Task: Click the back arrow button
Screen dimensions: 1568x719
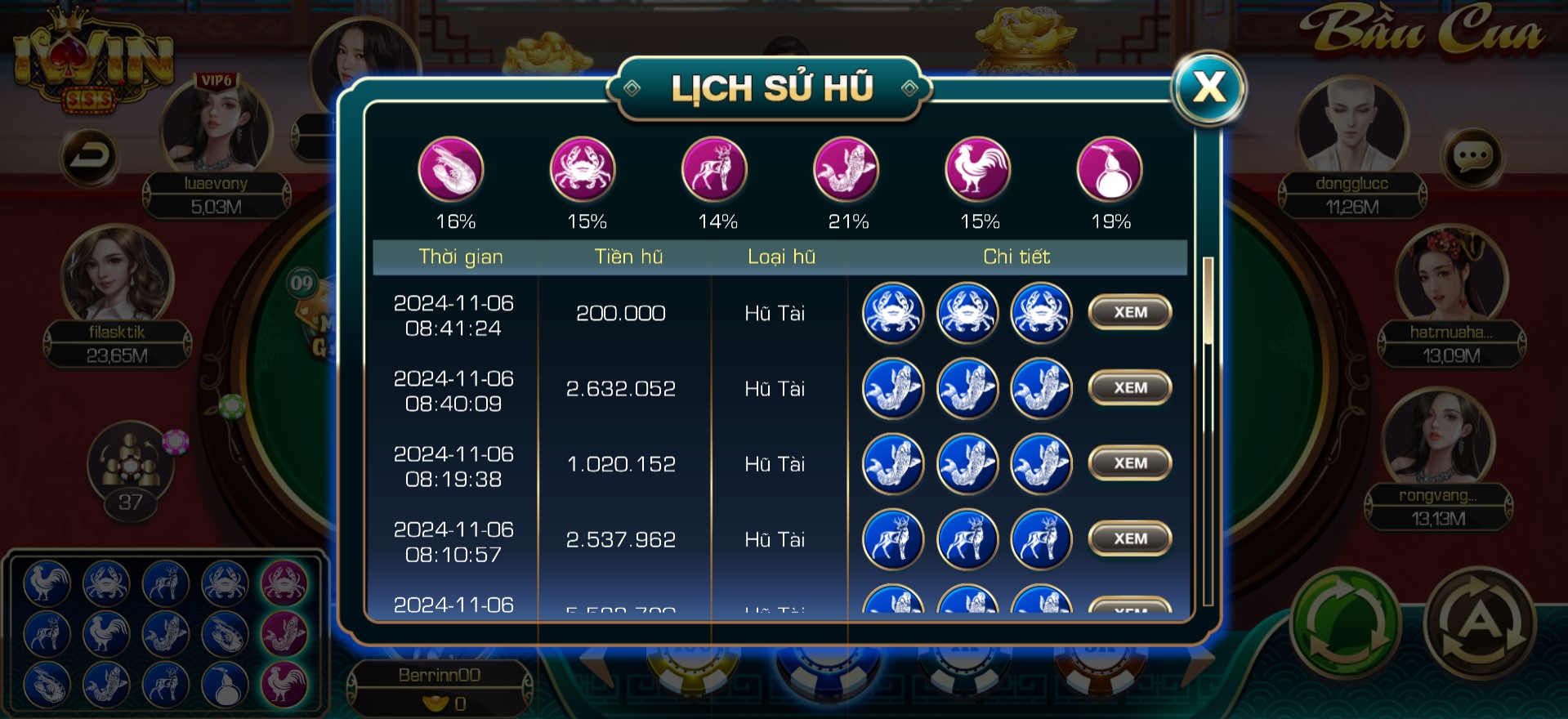Action: click(x=89, y=155)
